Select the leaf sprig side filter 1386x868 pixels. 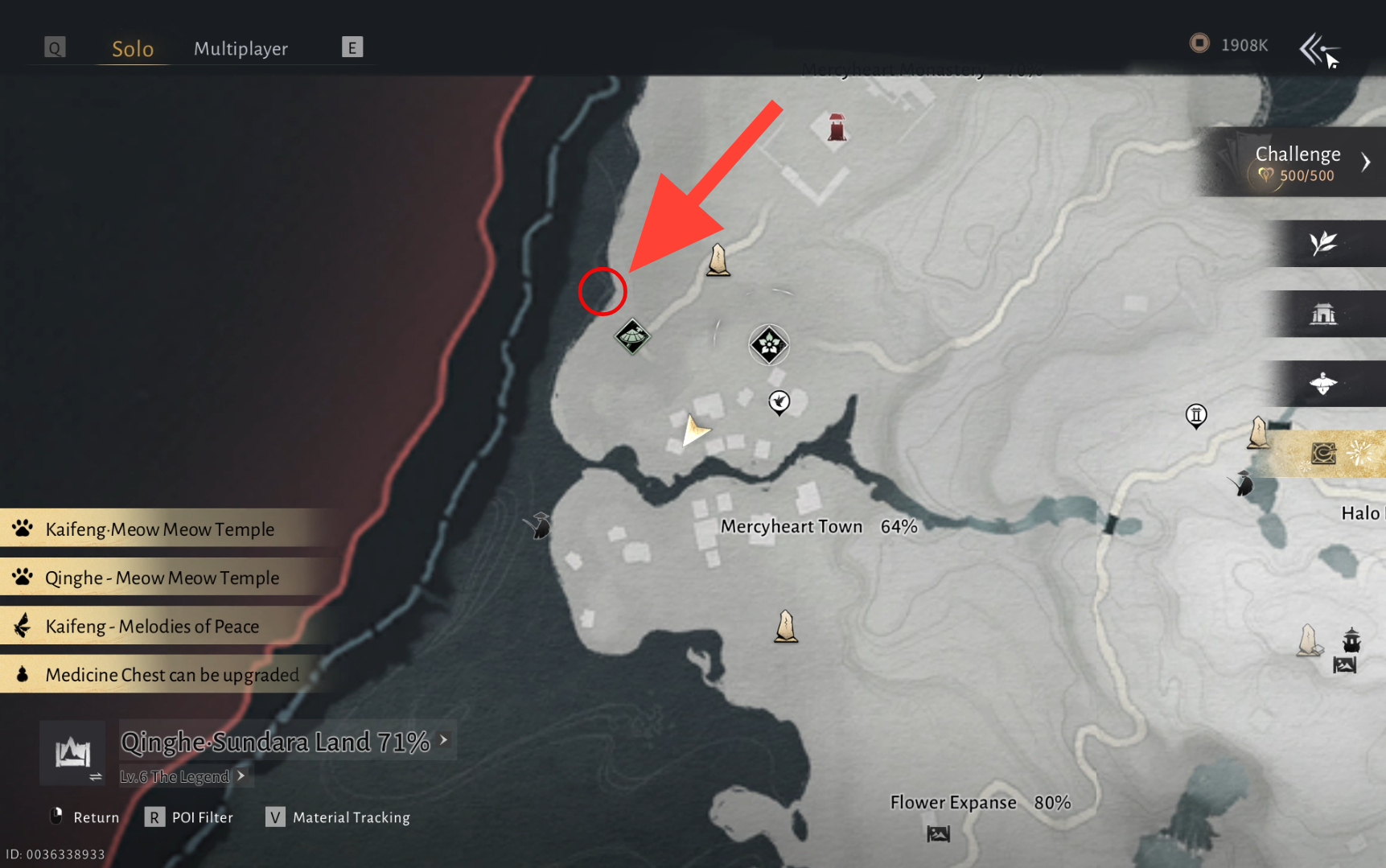(x=1323, y=243)
